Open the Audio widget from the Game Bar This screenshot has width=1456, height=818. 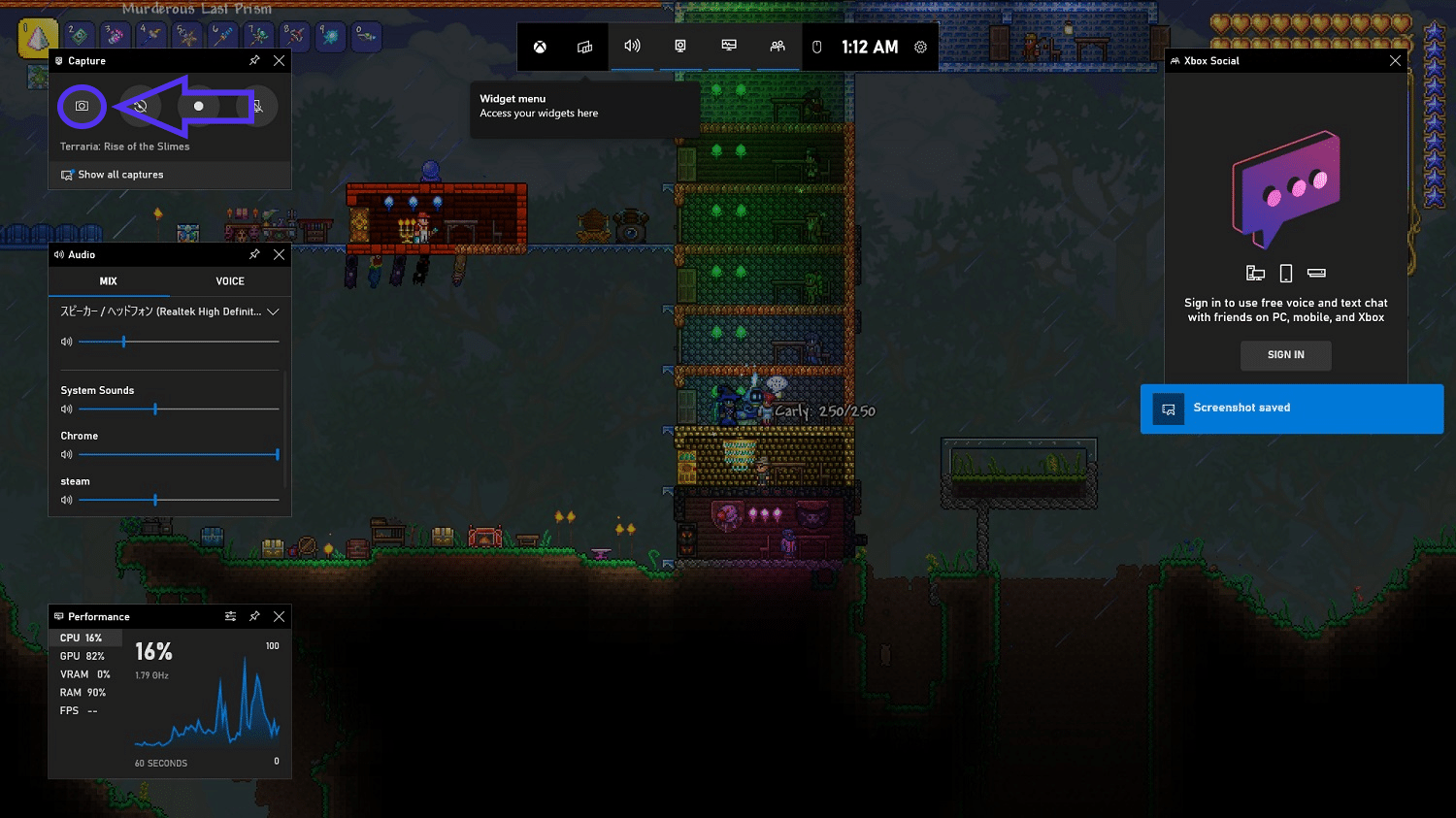tap(633, 46)
